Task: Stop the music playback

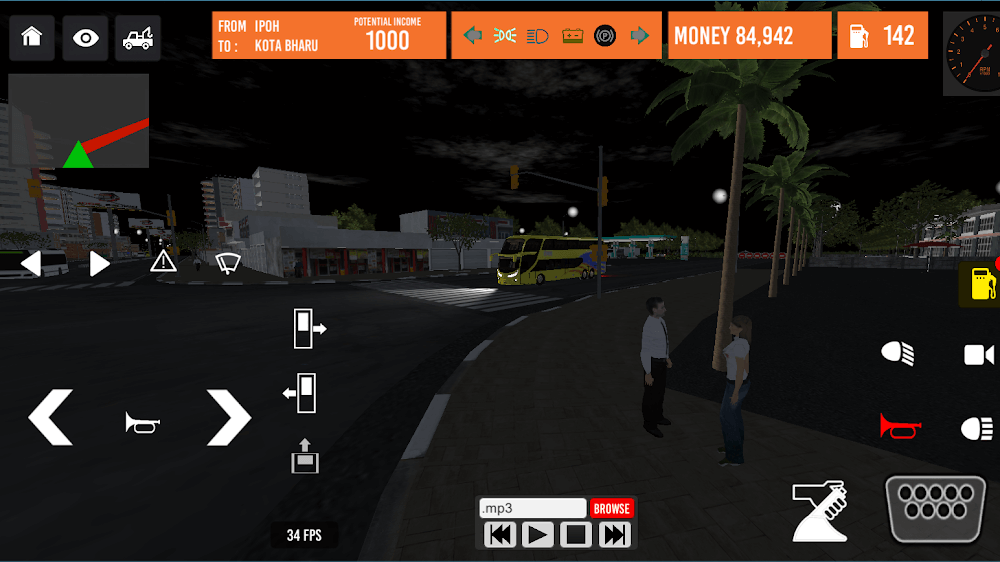Action: click(576, 535)
